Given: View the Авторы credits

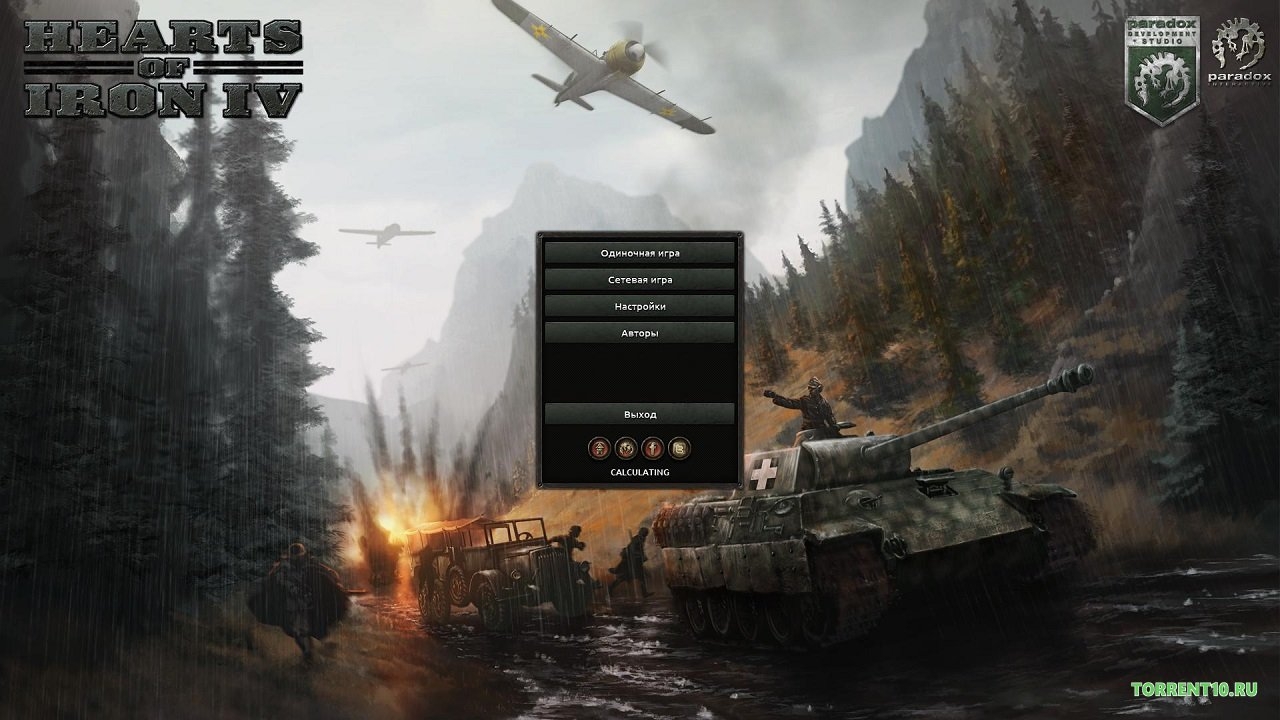Looking at the screenshot, I should click(640, 332).
